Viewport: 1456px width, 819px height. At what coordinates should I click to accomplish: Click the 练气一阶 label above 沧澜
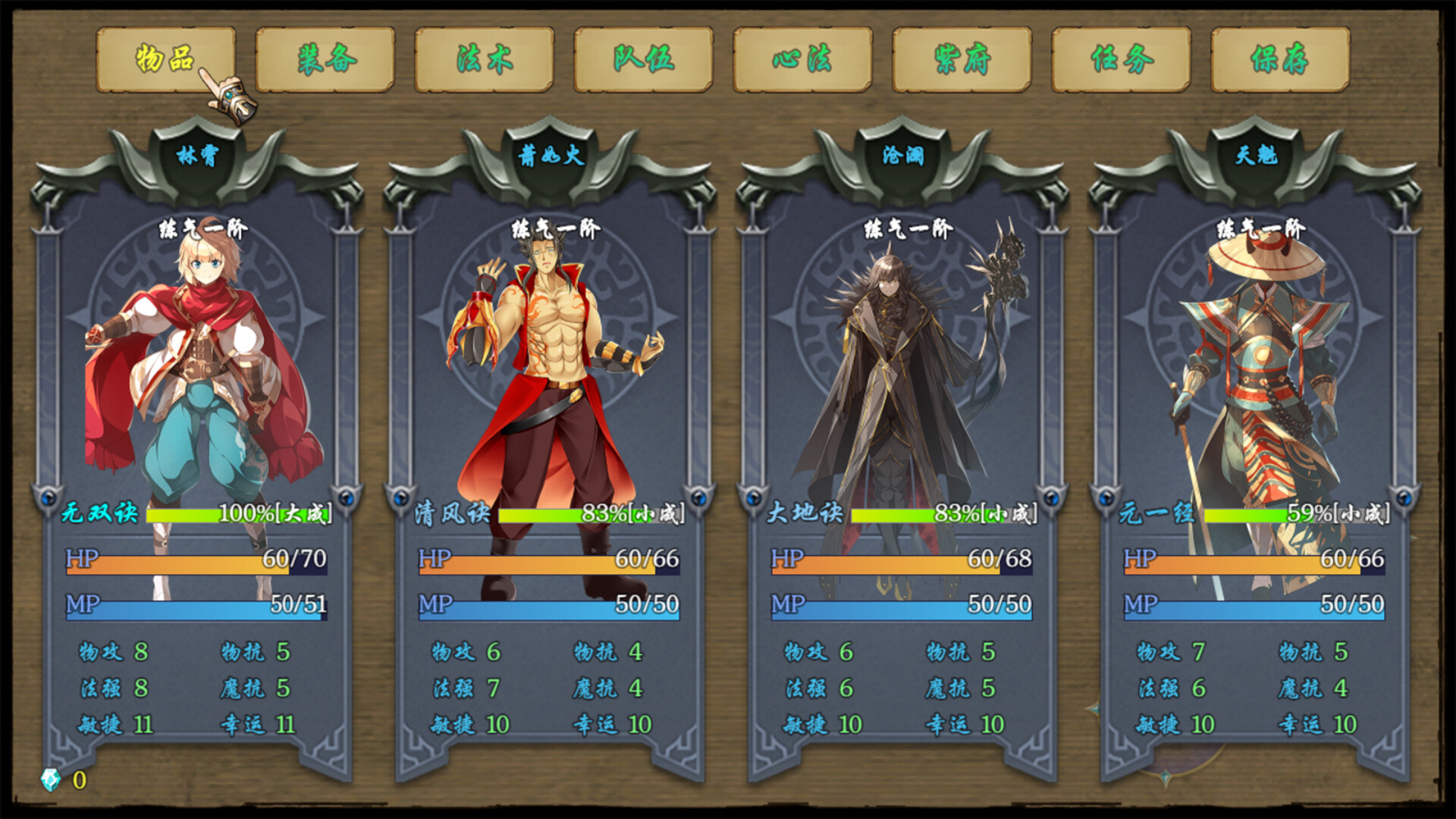907,227
